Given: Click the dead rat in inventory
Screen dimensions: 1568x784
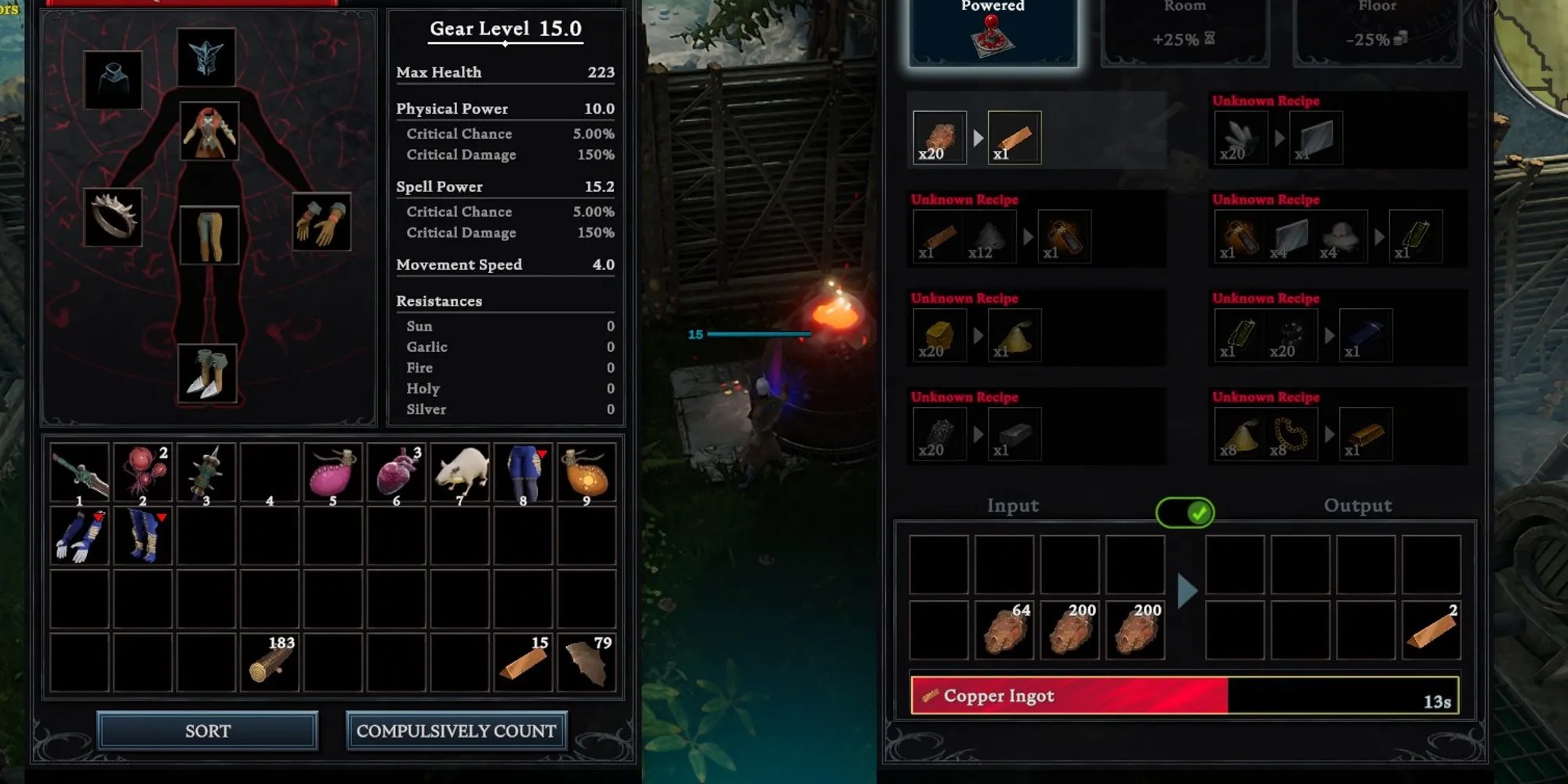Looking at the screenshot, I should click(x=460, y=470).
